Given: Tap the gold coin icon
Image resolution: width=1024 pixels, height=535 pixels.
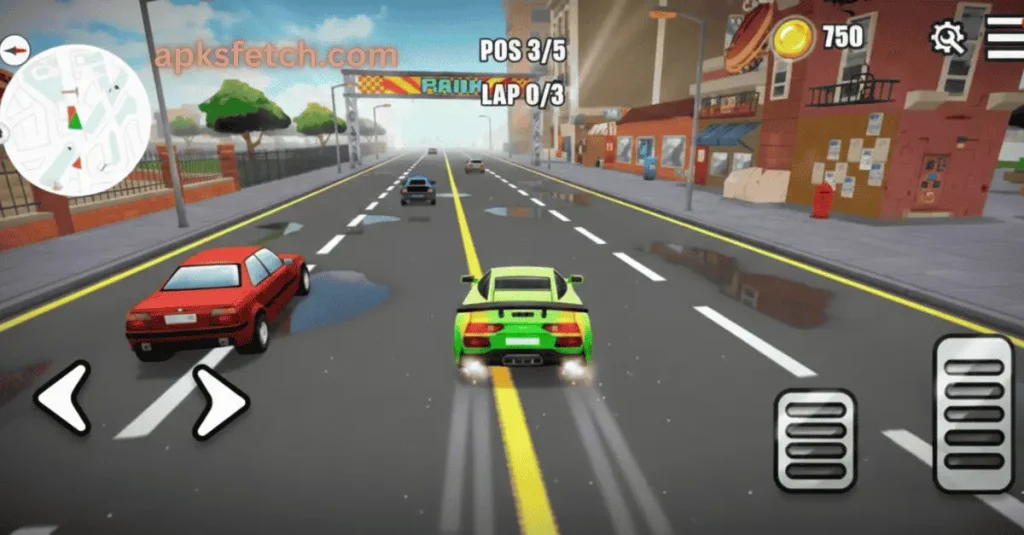Looking at the screenshot, I should [x=793, y=38].
